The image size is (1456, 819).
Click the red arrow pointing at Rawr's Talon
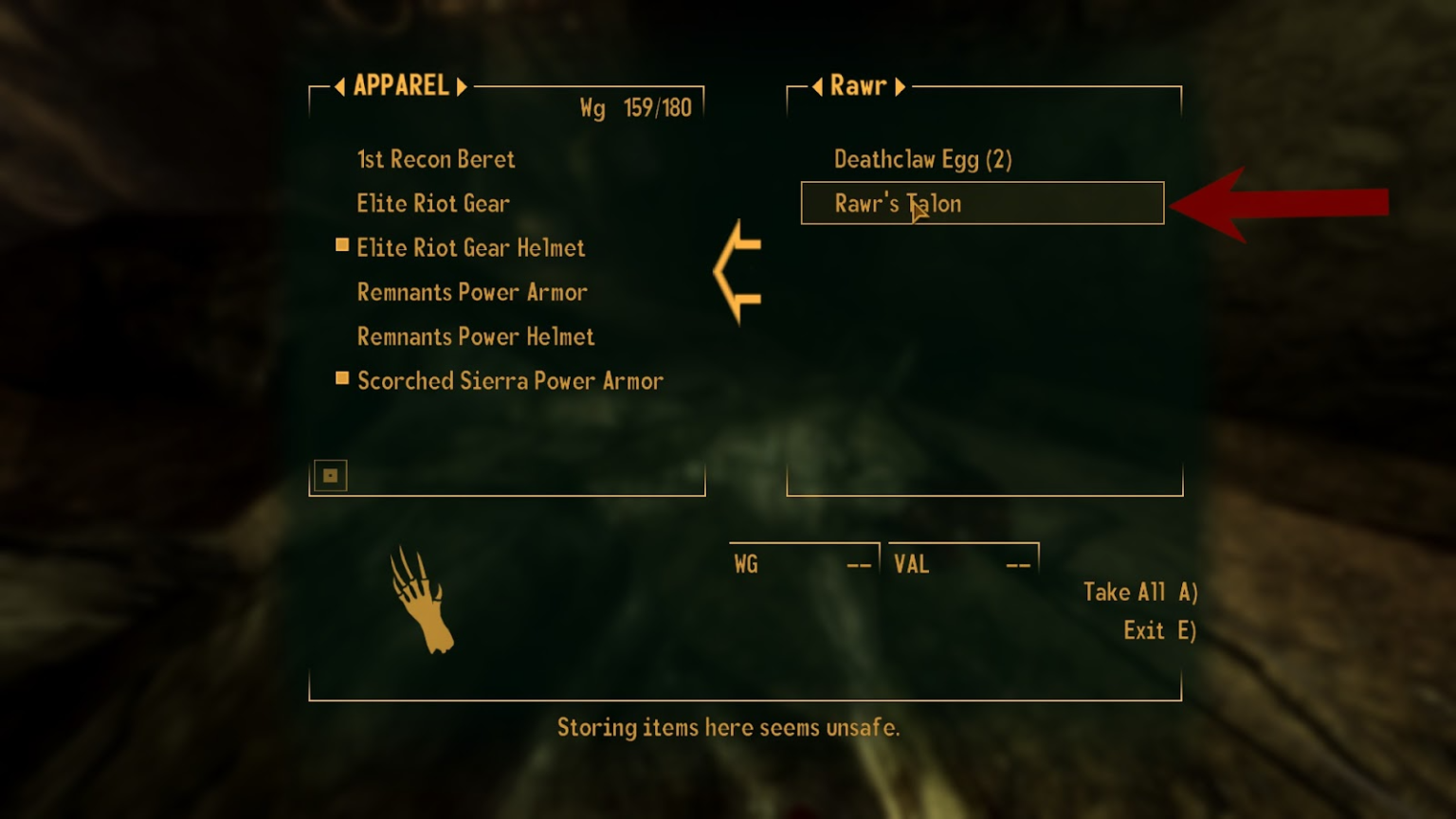tap(1280, 202)
